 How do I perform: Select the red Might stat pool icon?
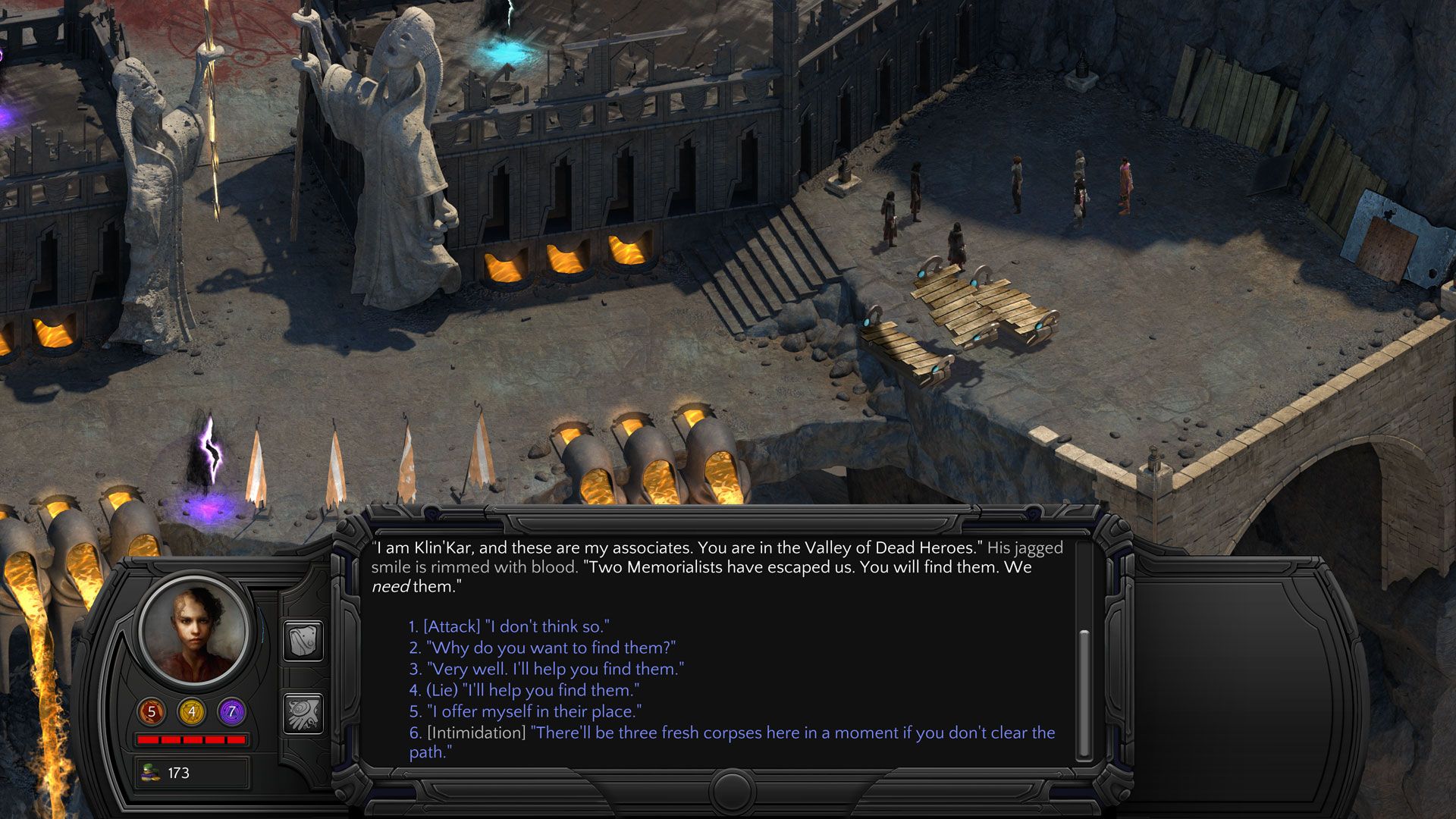click(151, 711)
